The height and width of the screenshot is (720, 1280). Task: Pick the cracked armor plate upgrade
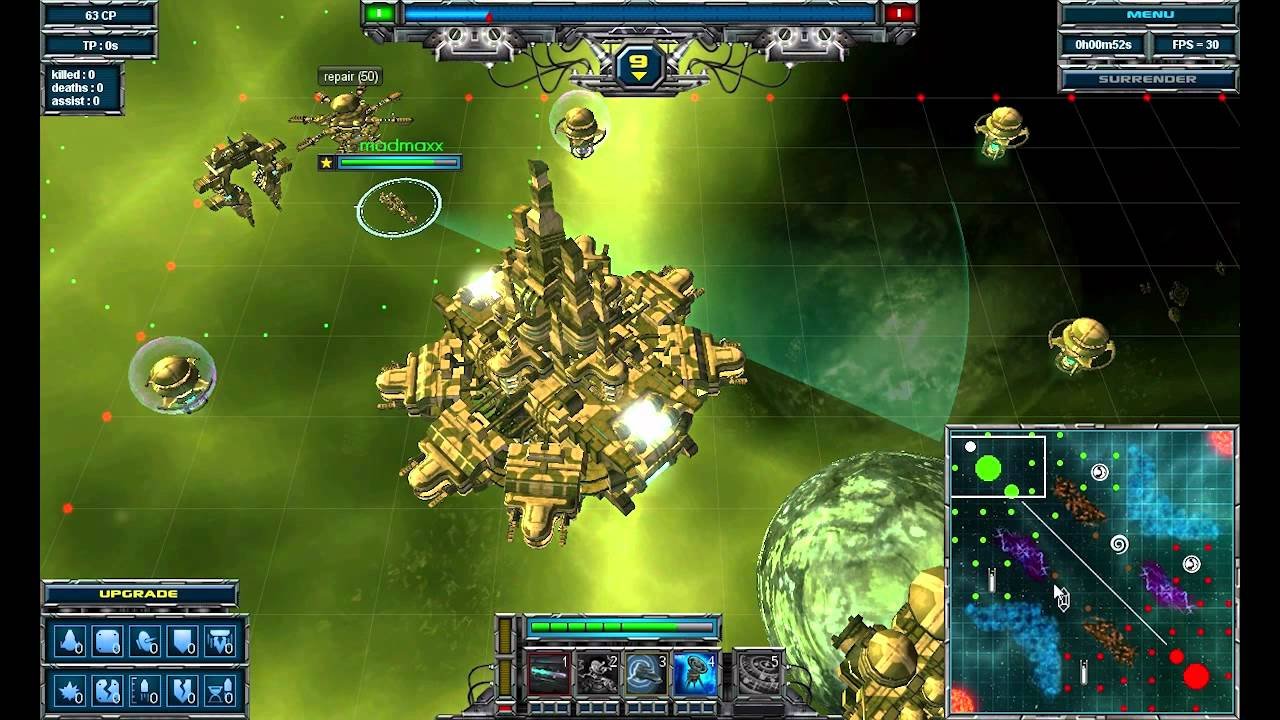point(108,690)
